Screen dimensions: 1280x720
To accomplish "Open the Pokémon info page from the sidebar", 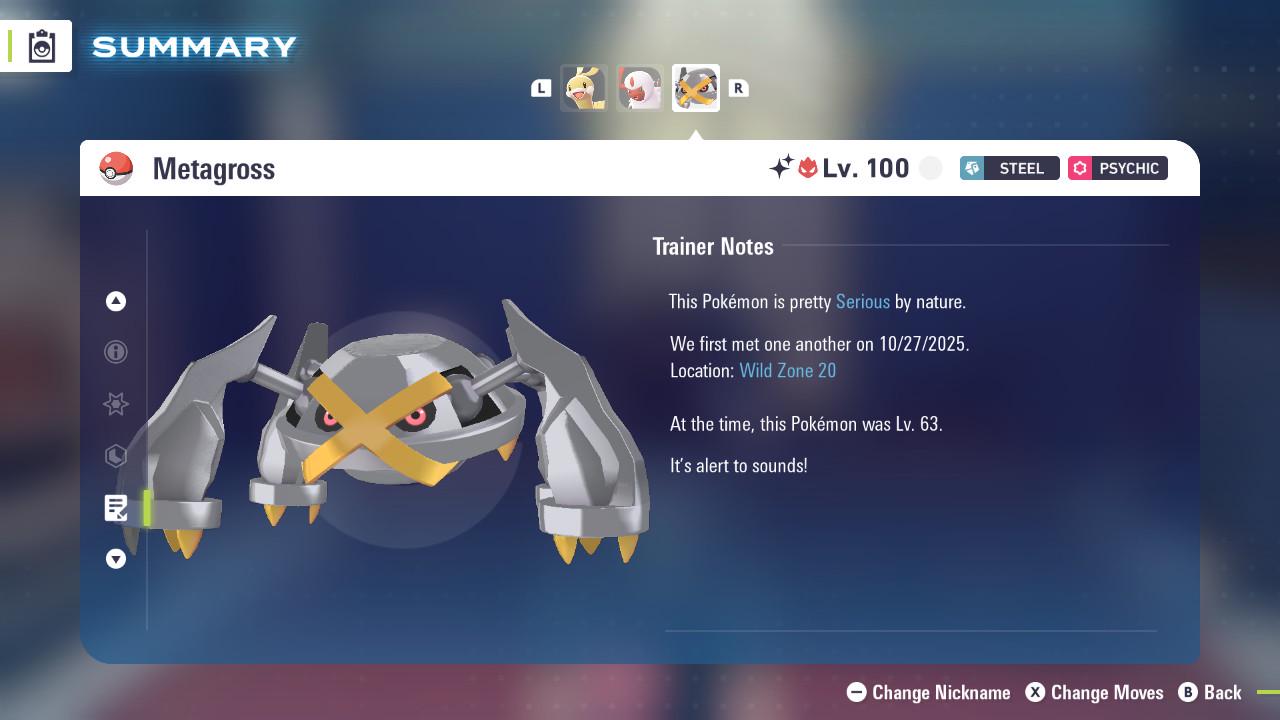I will (x=116, y=352).
